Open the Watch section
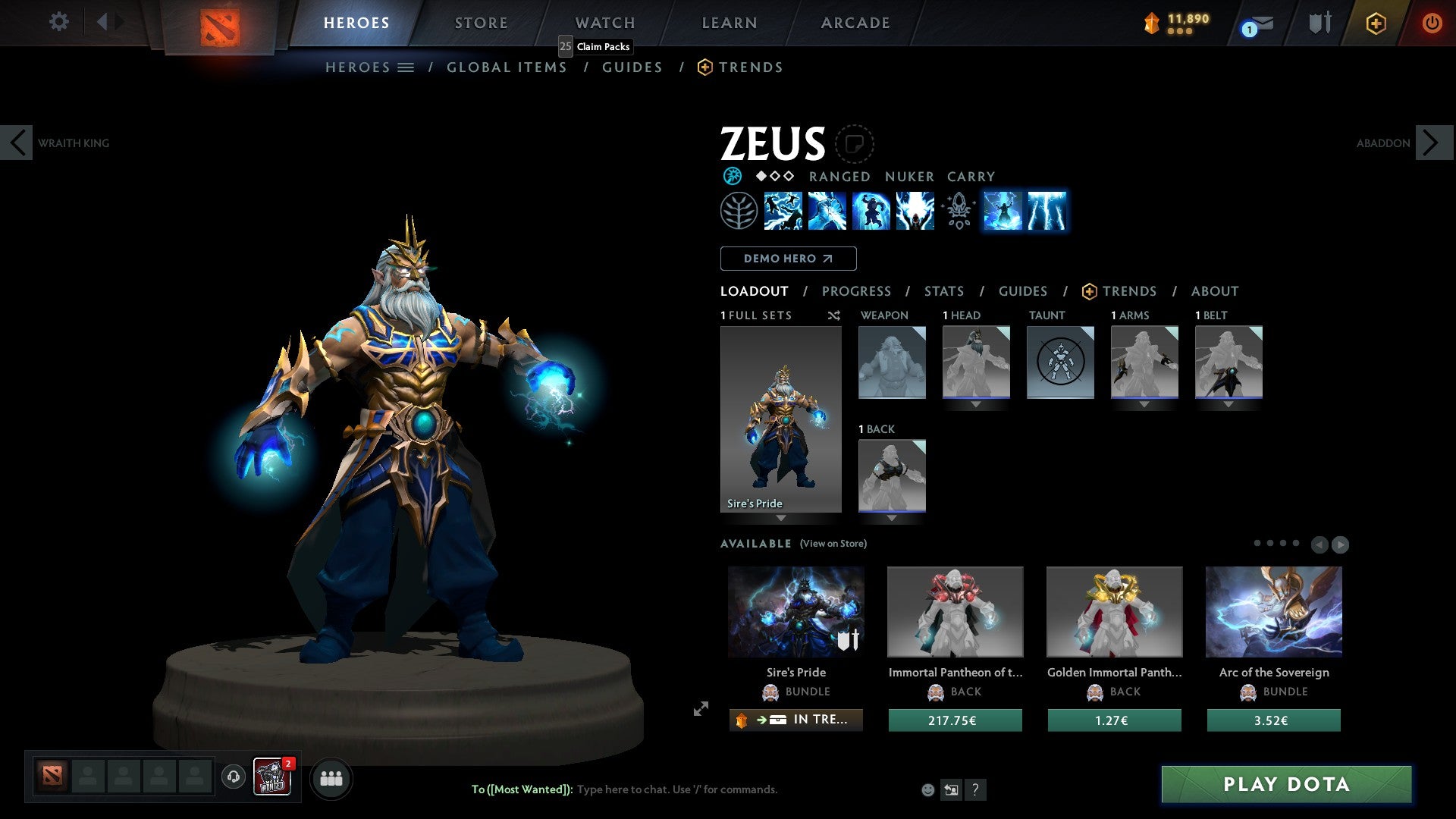The width and height of the screenshot is (1456, 819). coord(604,22)
